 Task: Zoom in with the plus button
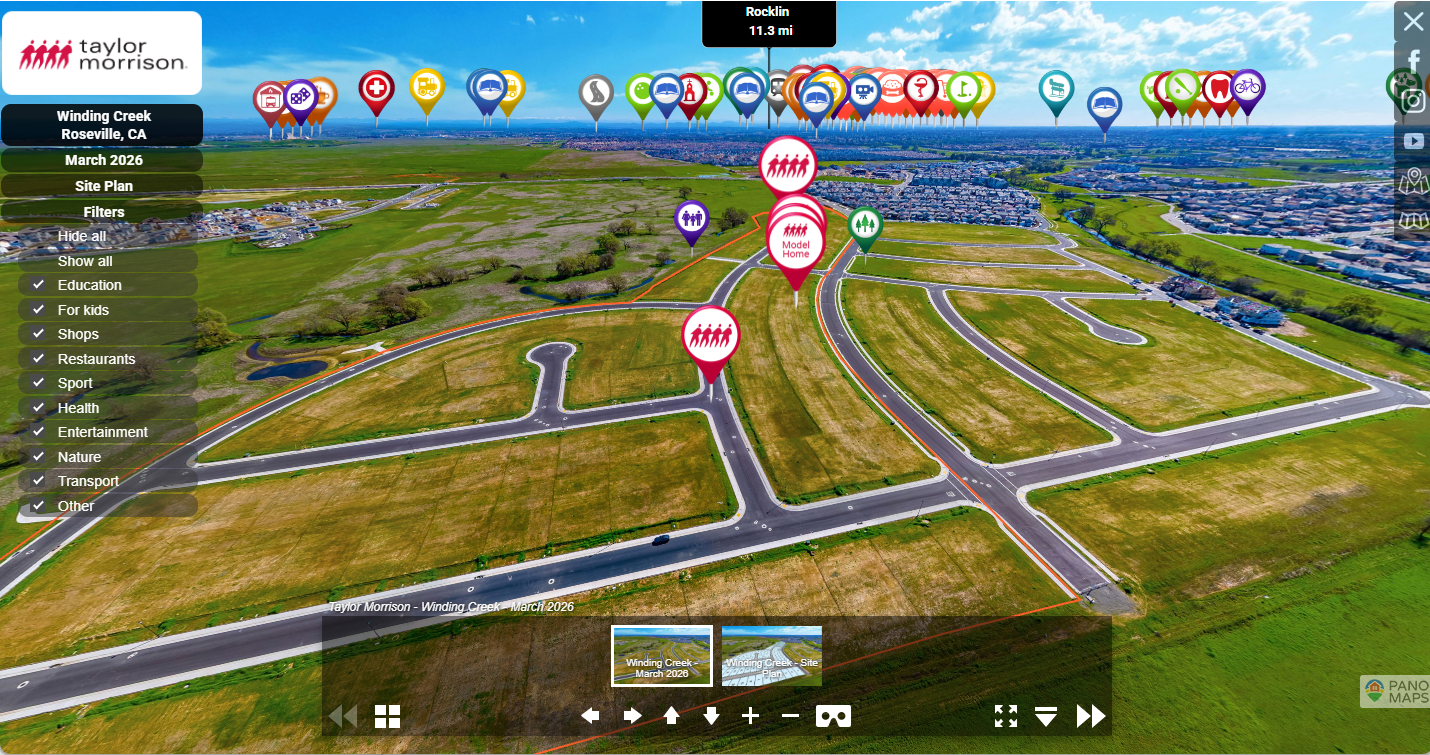[751, 716]
